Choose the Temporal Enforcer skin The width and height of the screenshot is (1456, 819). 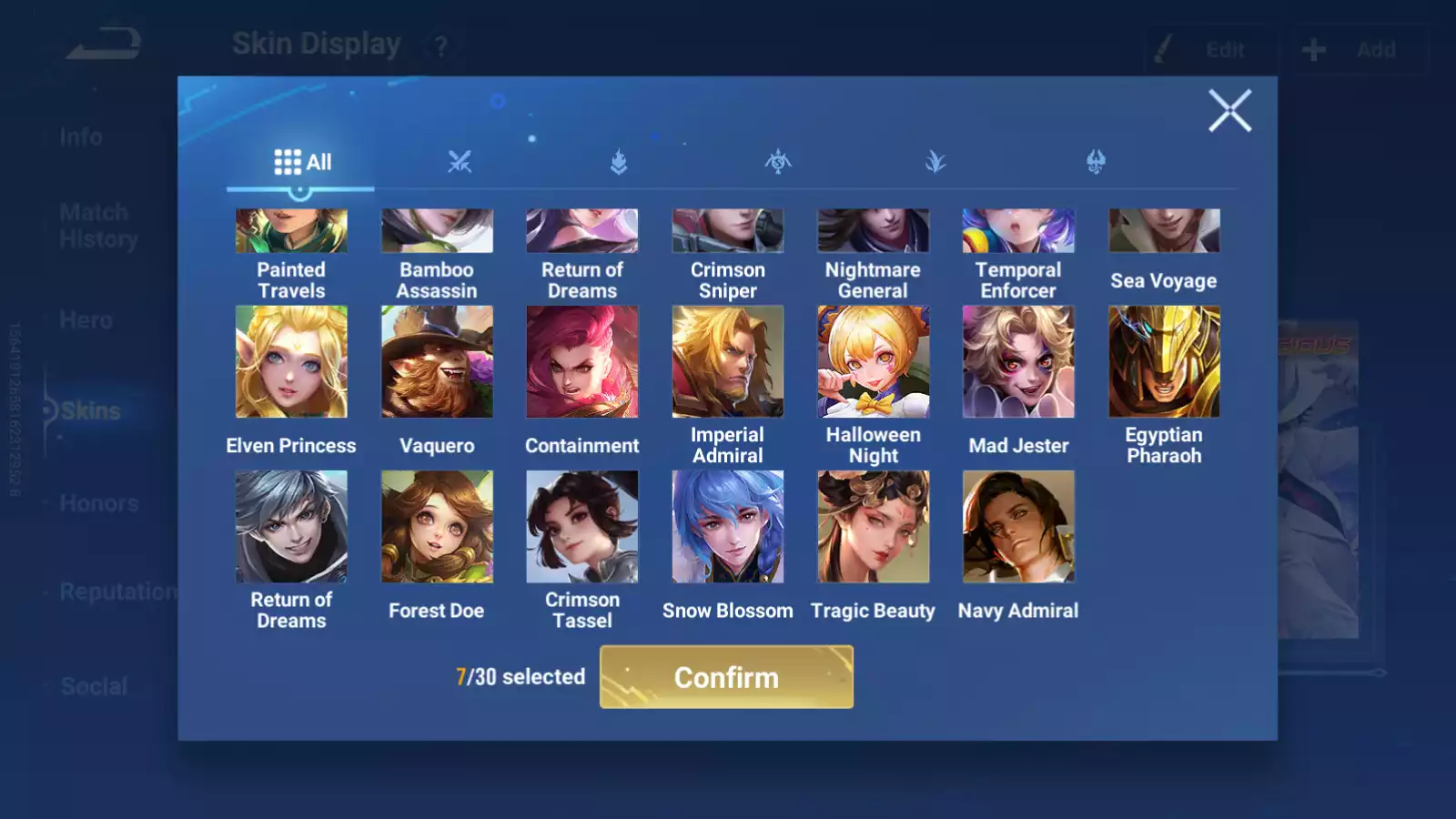click(x=1018, y=232)
